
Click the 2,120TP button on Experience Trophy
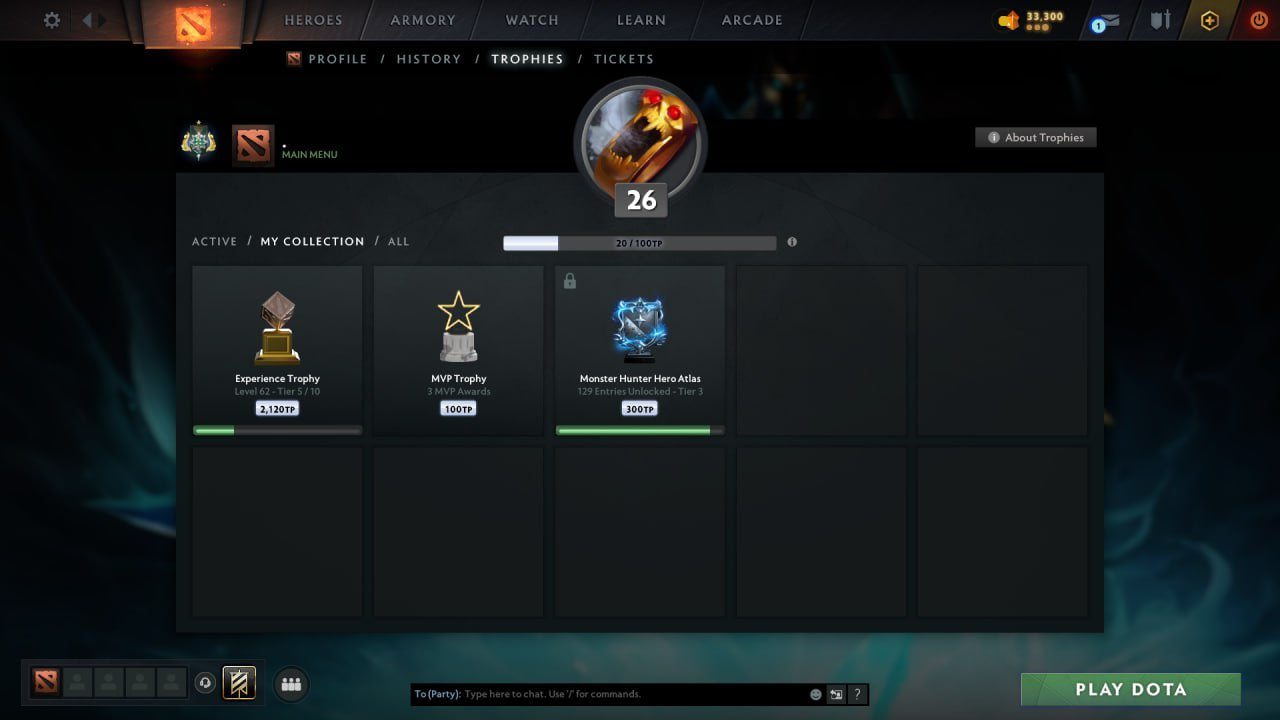click(x=276, y=408)
